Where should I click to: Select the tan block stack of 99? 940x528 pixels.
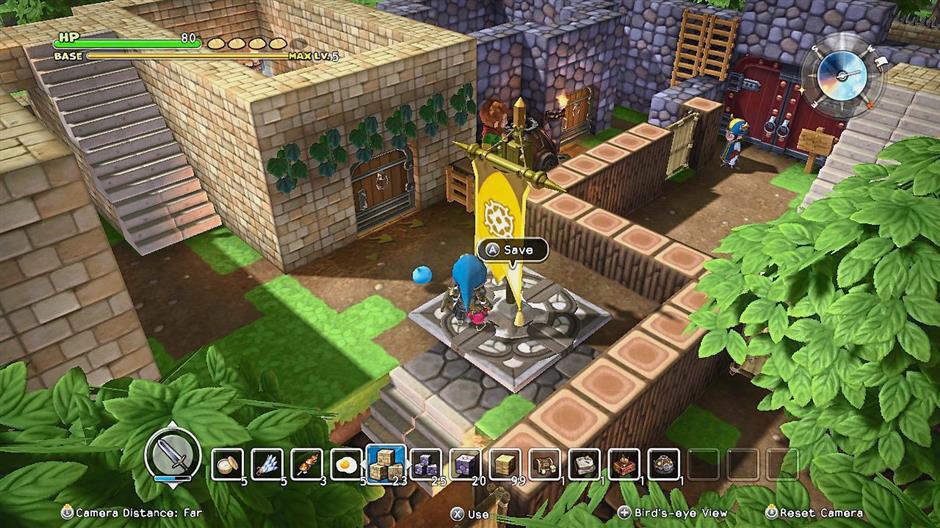pyautogui.click(x=505, y=464)
